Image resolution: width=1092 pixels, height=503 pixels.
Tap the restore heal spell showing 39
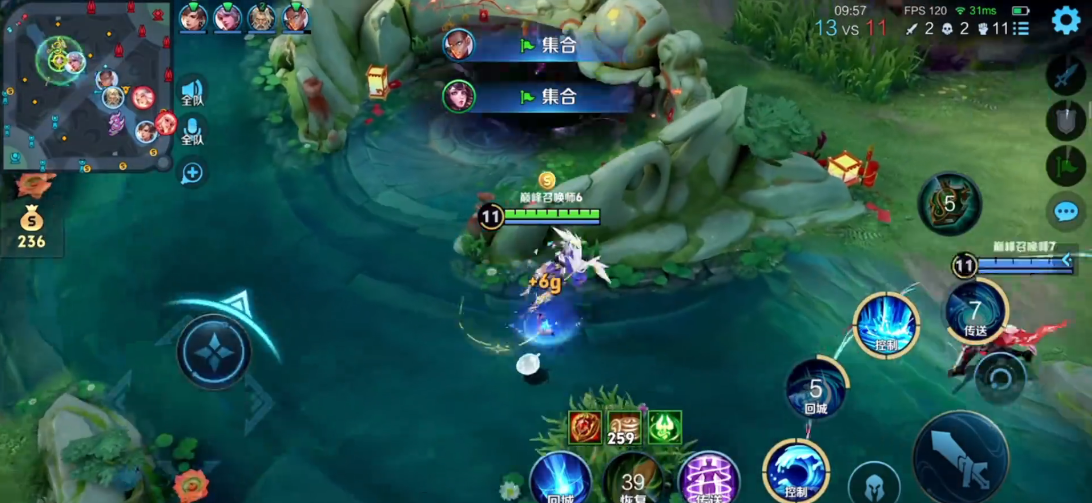point(632,479)
